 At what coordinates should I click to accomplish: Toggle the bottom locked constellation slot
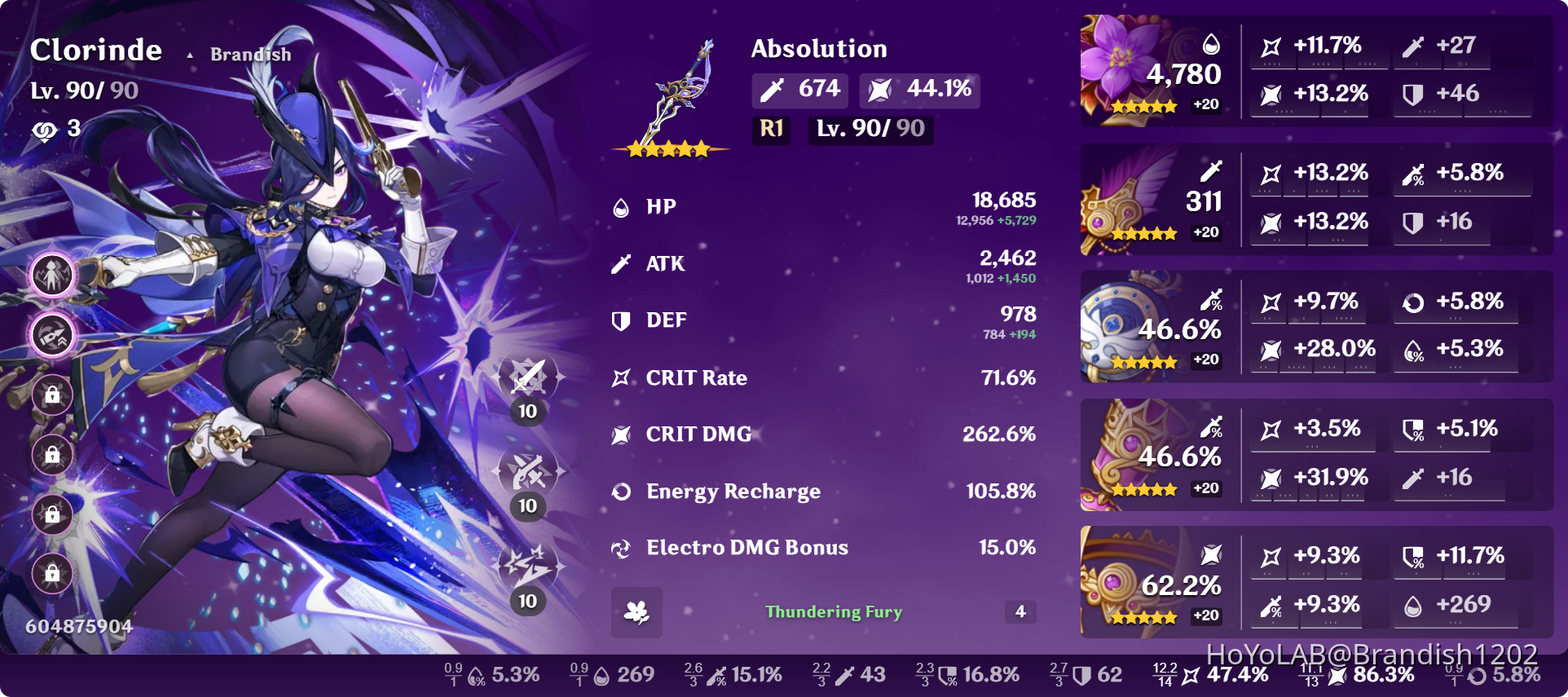(x=51, y=576)
